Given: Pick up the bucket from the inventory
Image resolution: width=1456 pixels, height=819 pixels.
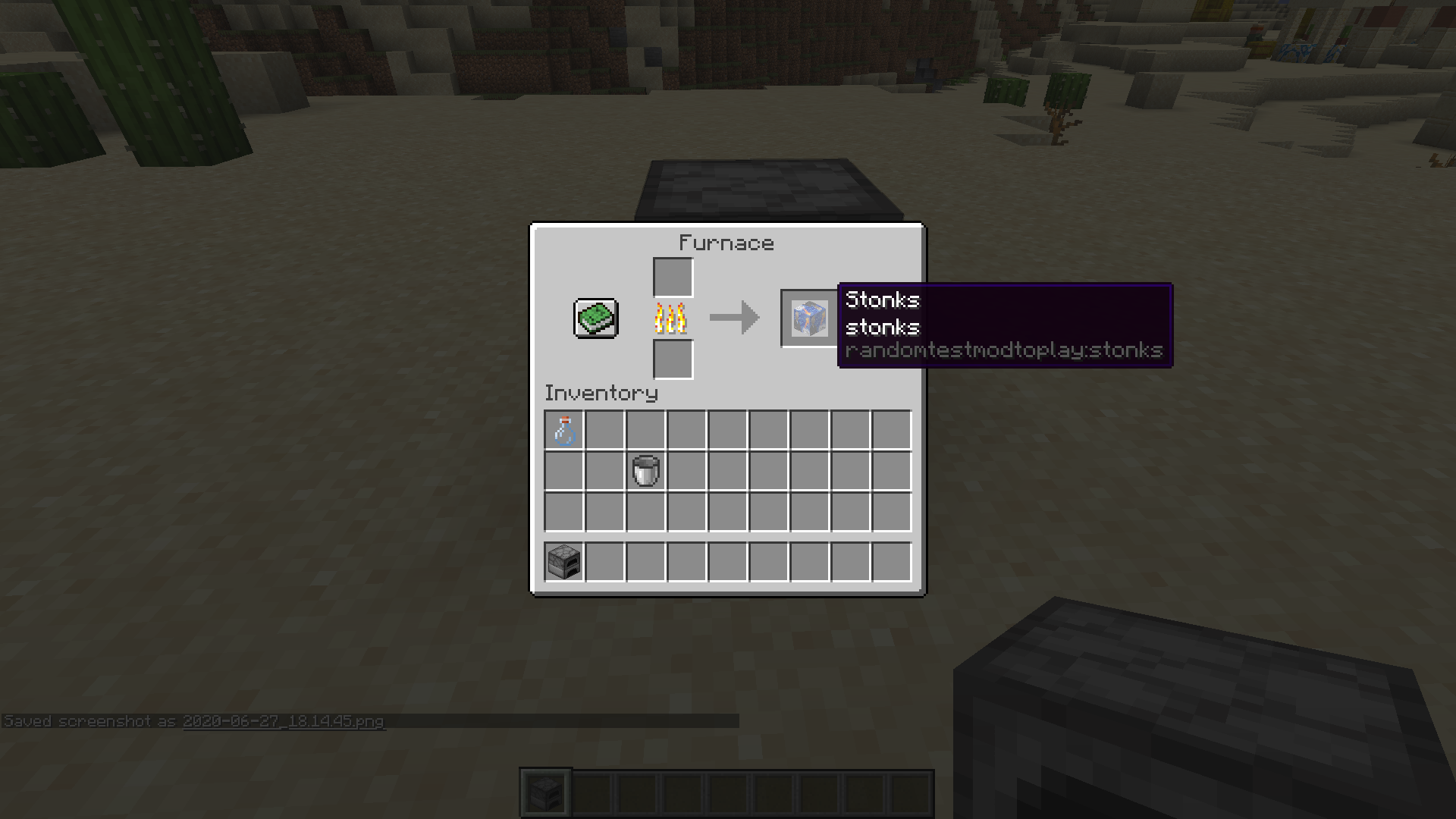Looking at the screenshot, I should coord(646,469).
